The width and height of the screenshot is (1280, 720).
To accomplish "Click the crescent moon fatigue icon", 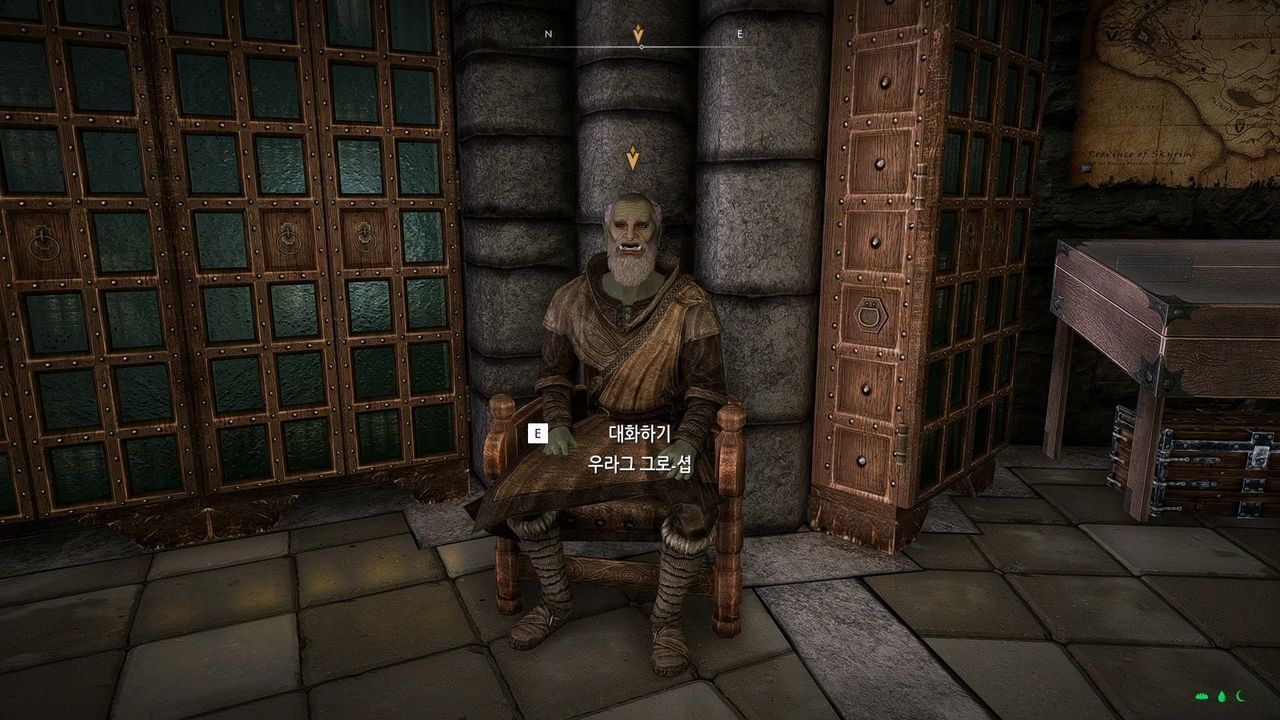I will (x=1240, y=696).
